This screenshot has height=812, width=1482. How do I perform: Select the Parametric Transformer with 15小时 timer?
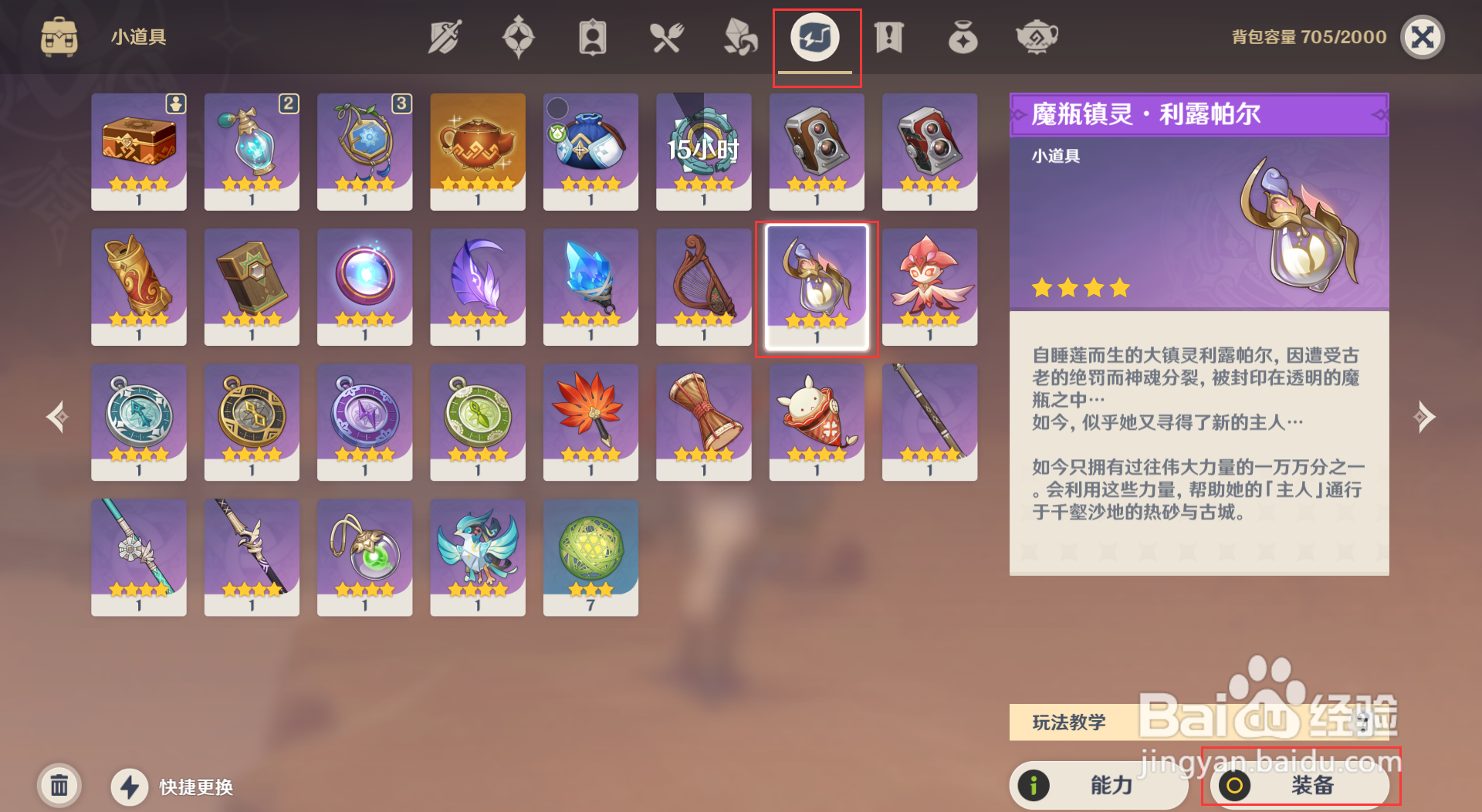click(703, 151)
